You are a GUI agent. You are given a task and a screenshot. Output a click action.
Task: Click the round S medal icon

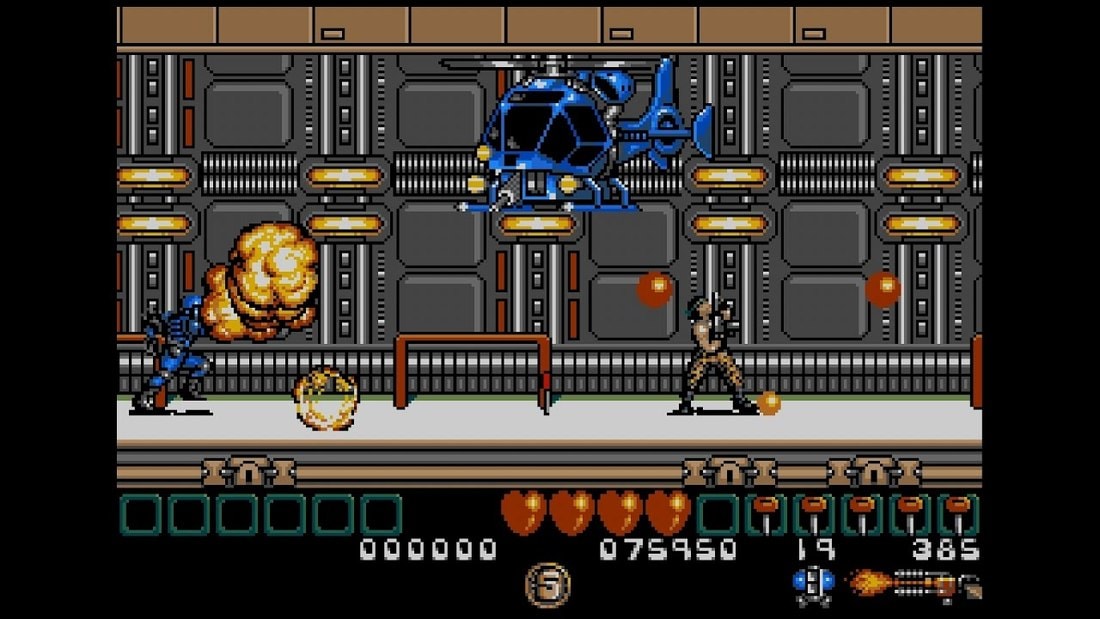[547, 583]
